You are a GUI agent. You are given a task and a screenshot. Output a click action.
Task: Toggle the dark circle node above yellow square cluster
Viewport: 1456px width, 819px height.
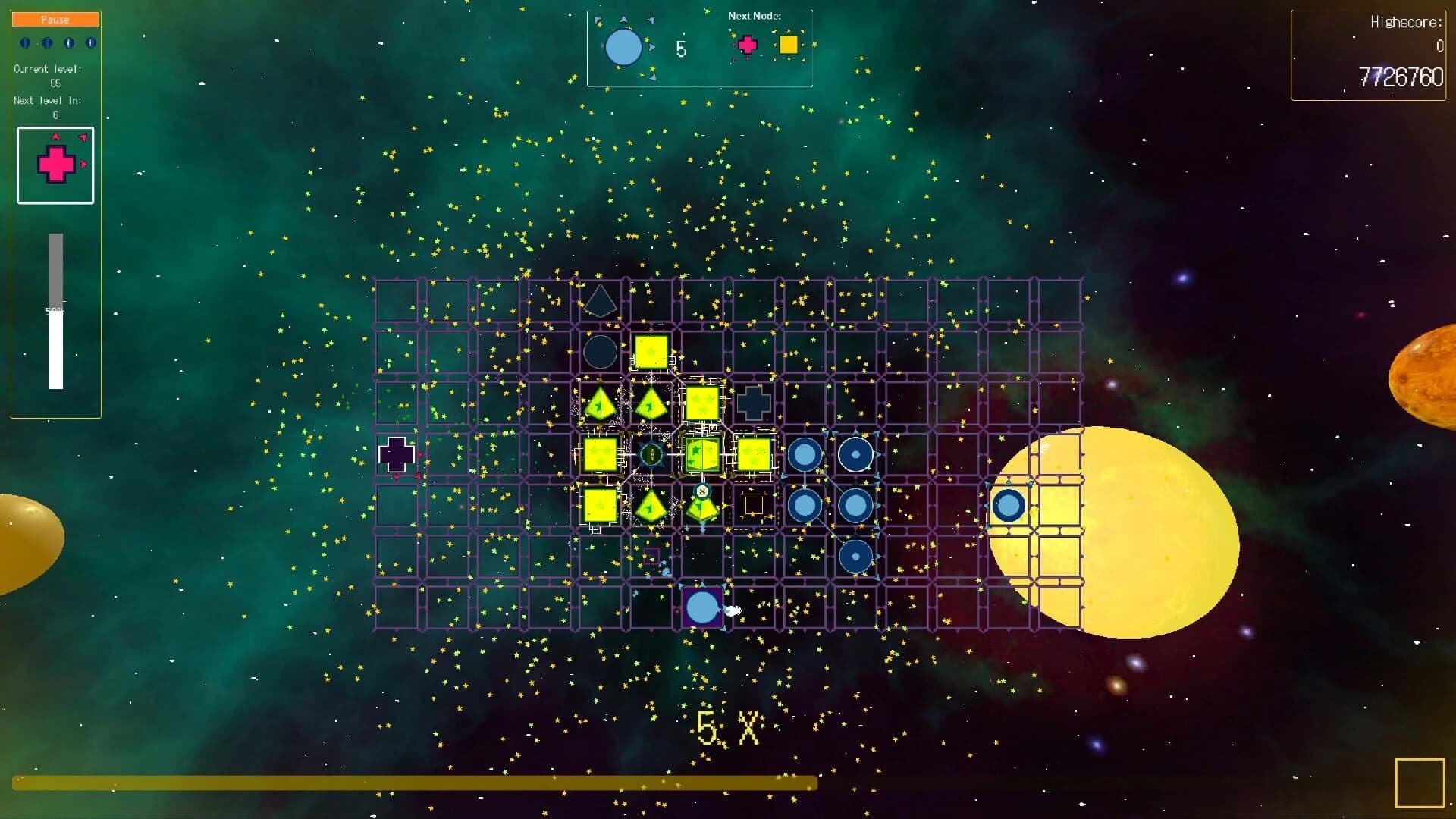600,351
